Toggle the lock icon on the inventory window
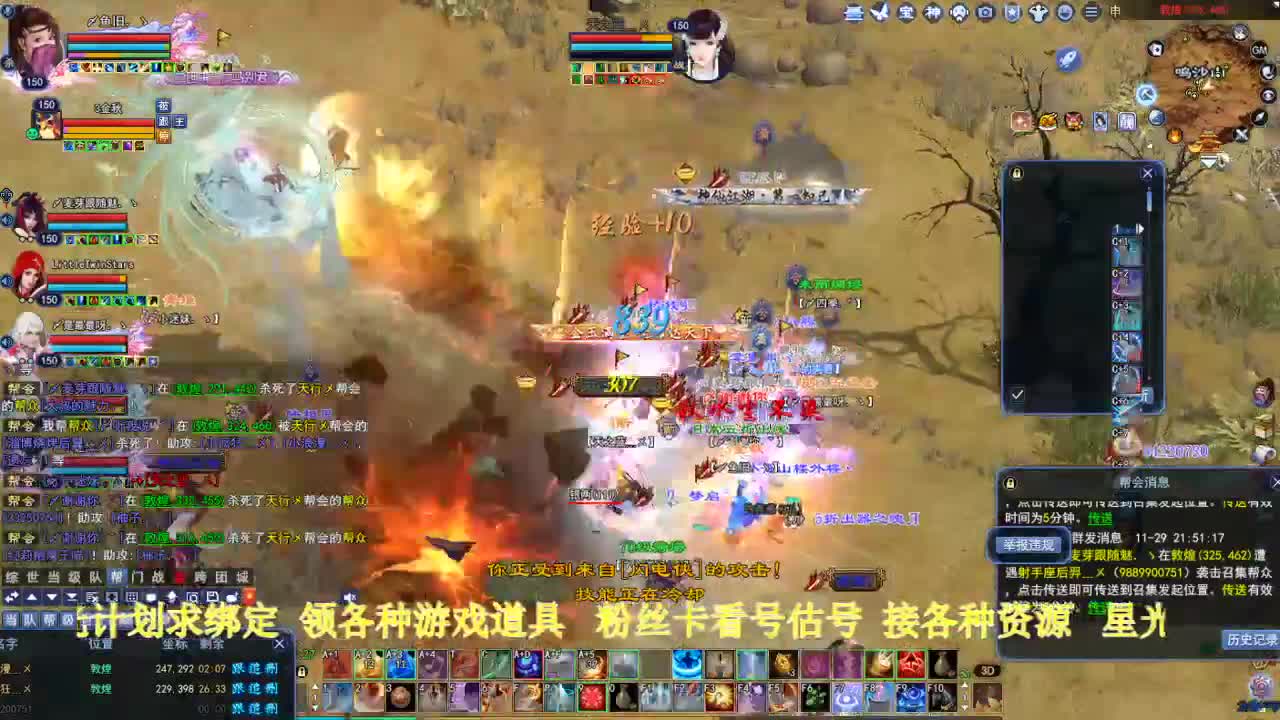The width and height of the screenshot is (1280, 720). pos(1016,174)
